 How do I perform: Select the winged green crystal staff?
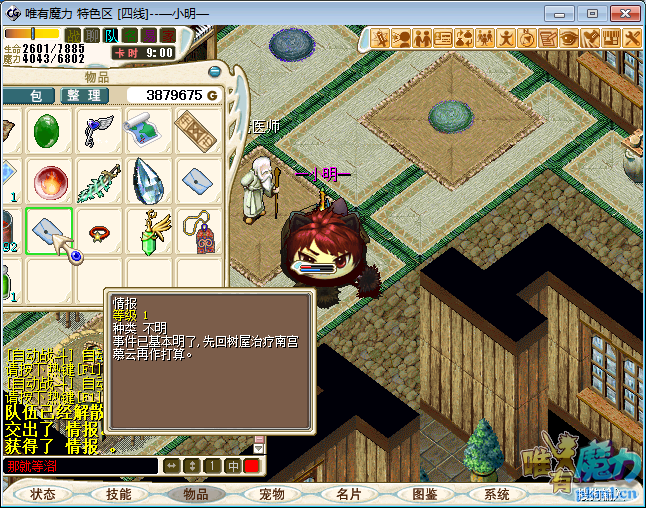(x=149, y=232)
